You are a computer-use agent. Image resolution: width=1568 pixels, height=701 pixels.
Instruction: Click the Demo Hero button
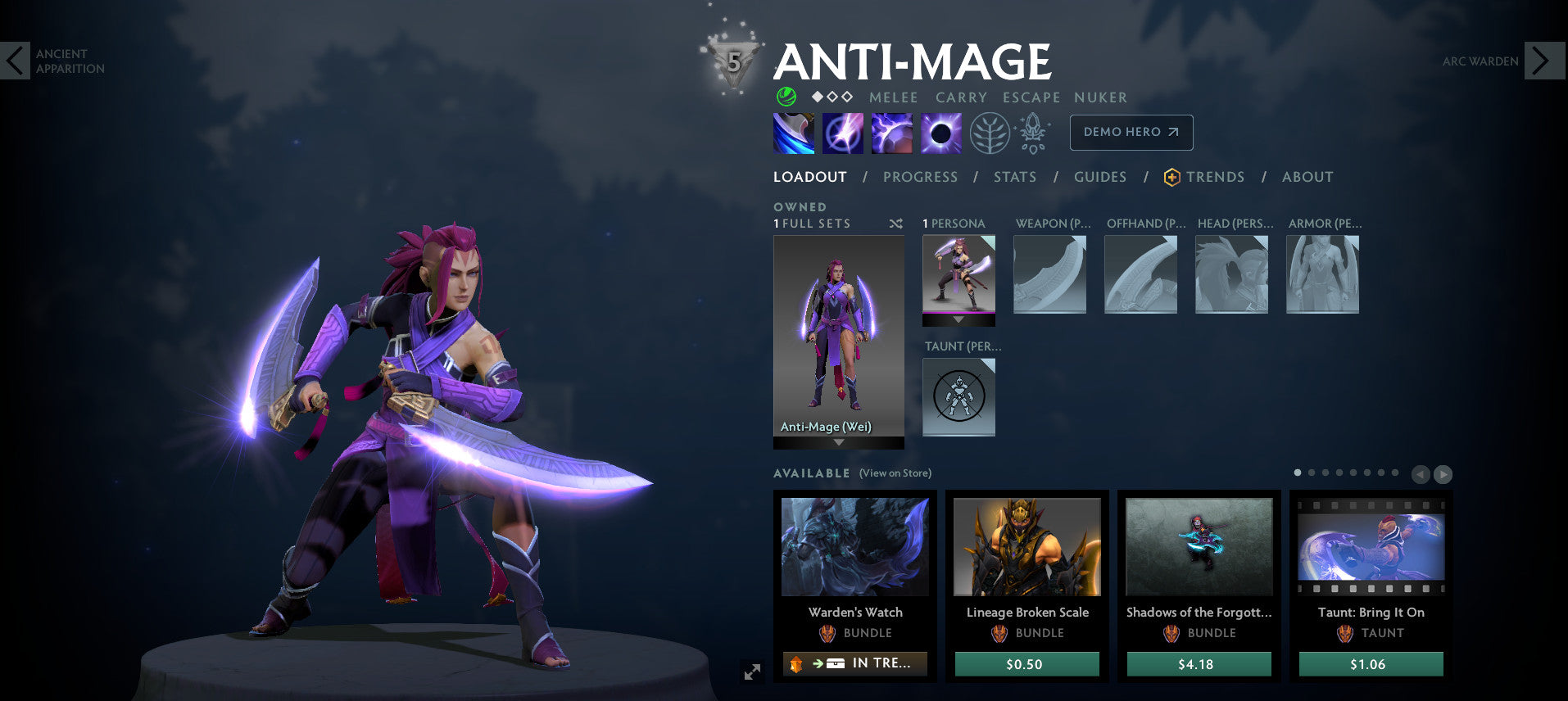point(1131,132)
